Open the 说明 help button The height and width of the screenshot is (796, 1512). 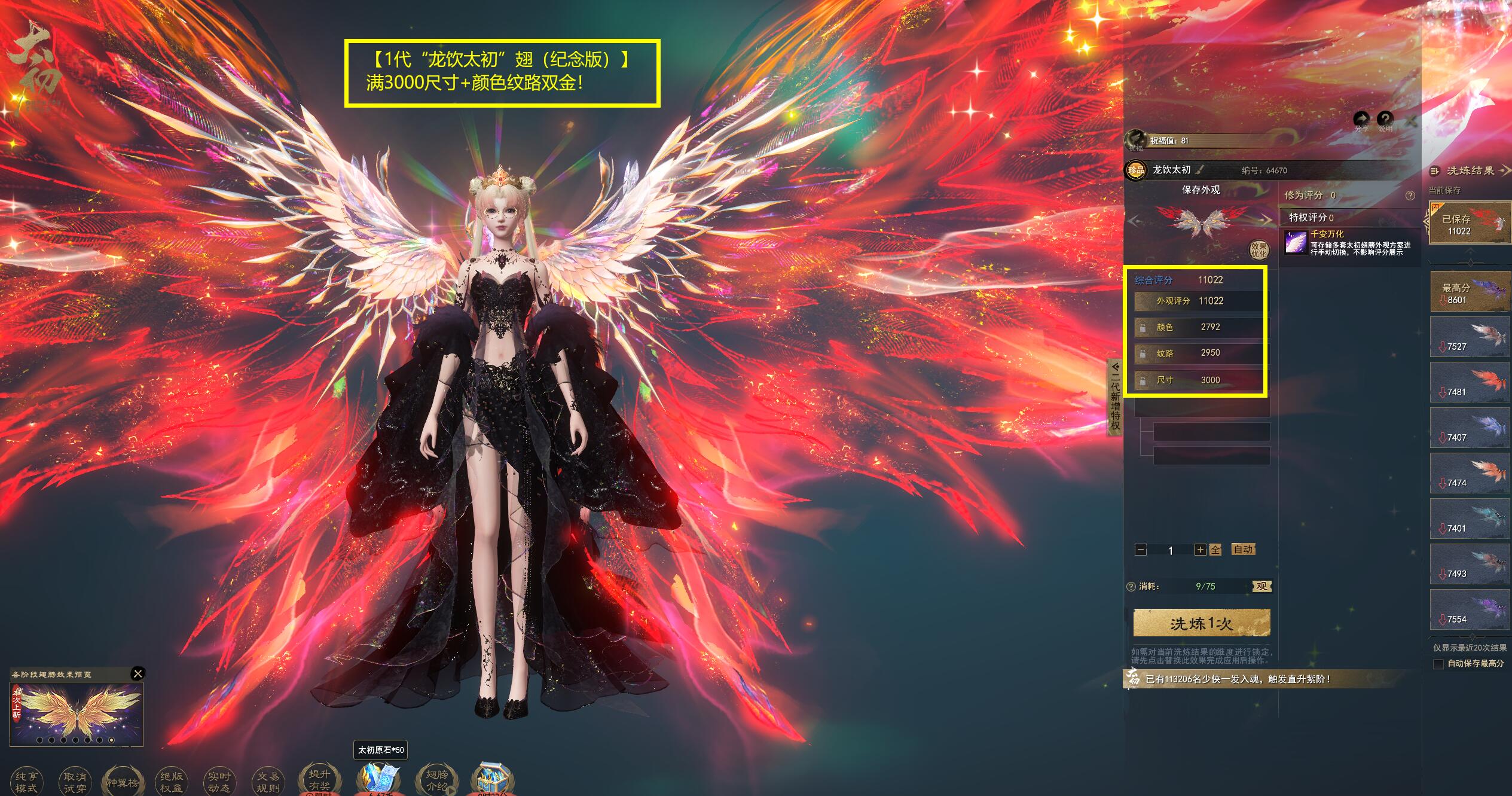(x=1385, y=120)
